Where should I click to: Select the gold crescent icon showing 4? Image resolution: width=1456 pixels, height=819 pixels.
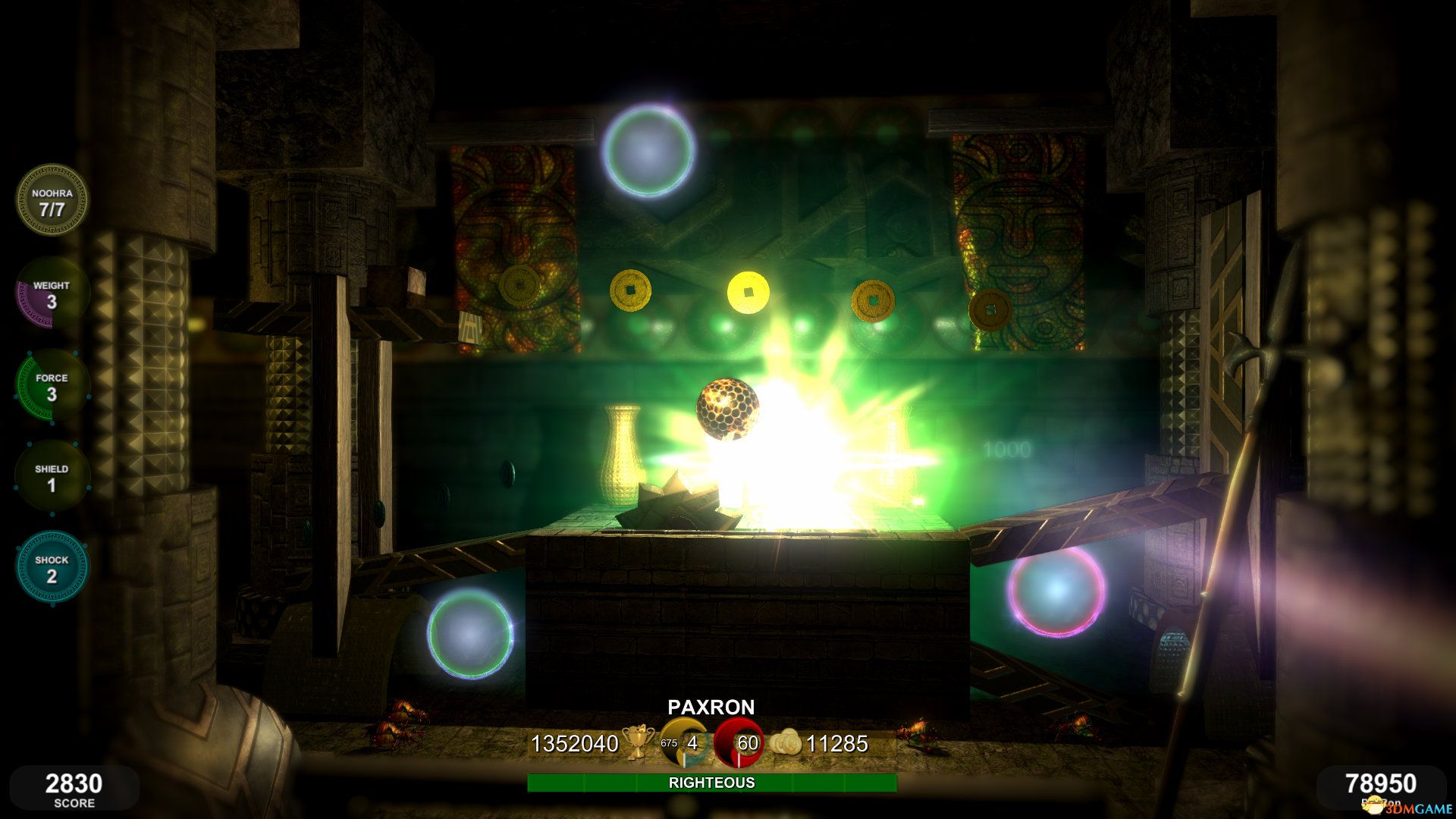point(685,742)
